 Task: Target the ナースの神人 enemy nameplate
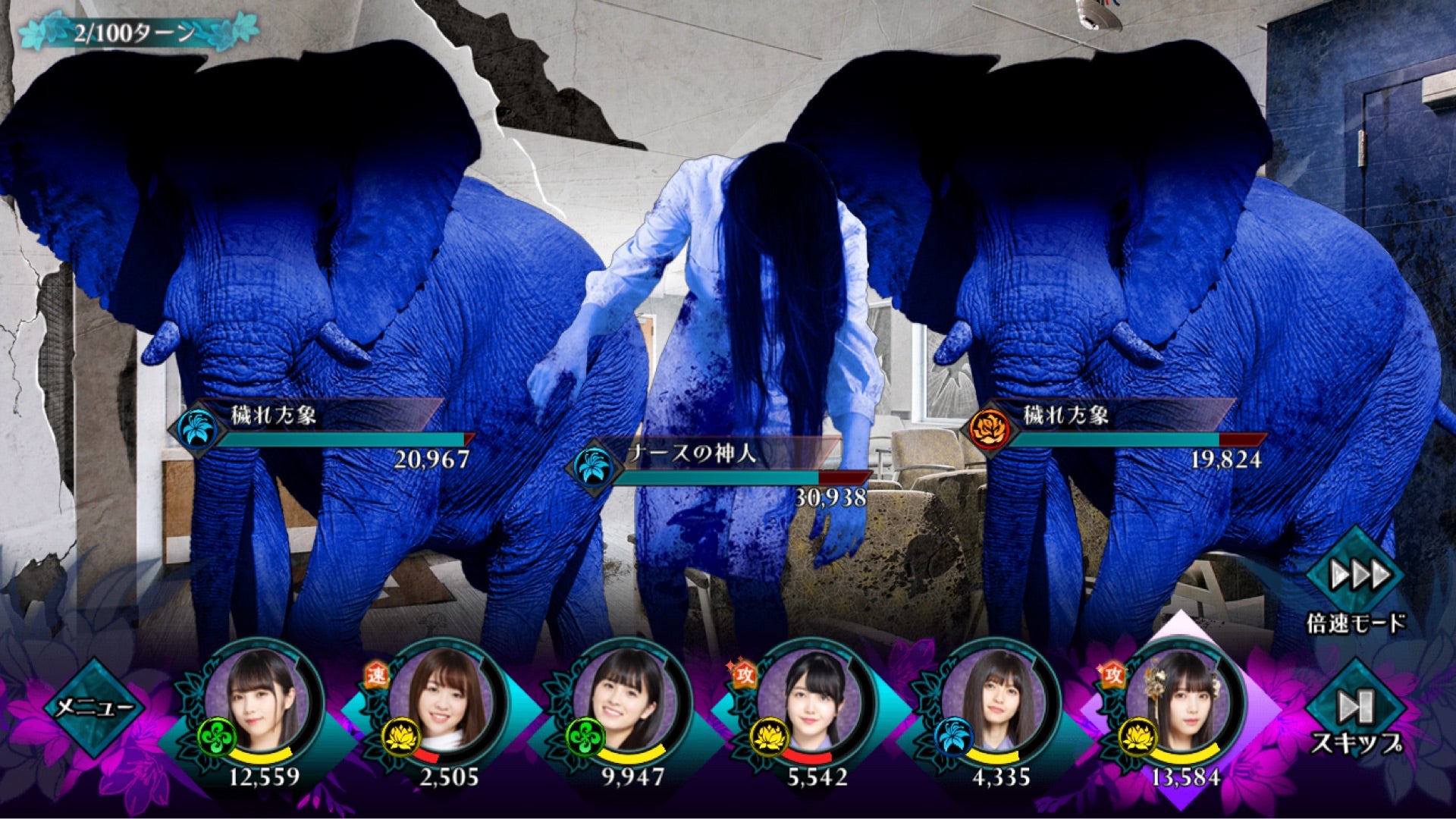coord(720,464)
